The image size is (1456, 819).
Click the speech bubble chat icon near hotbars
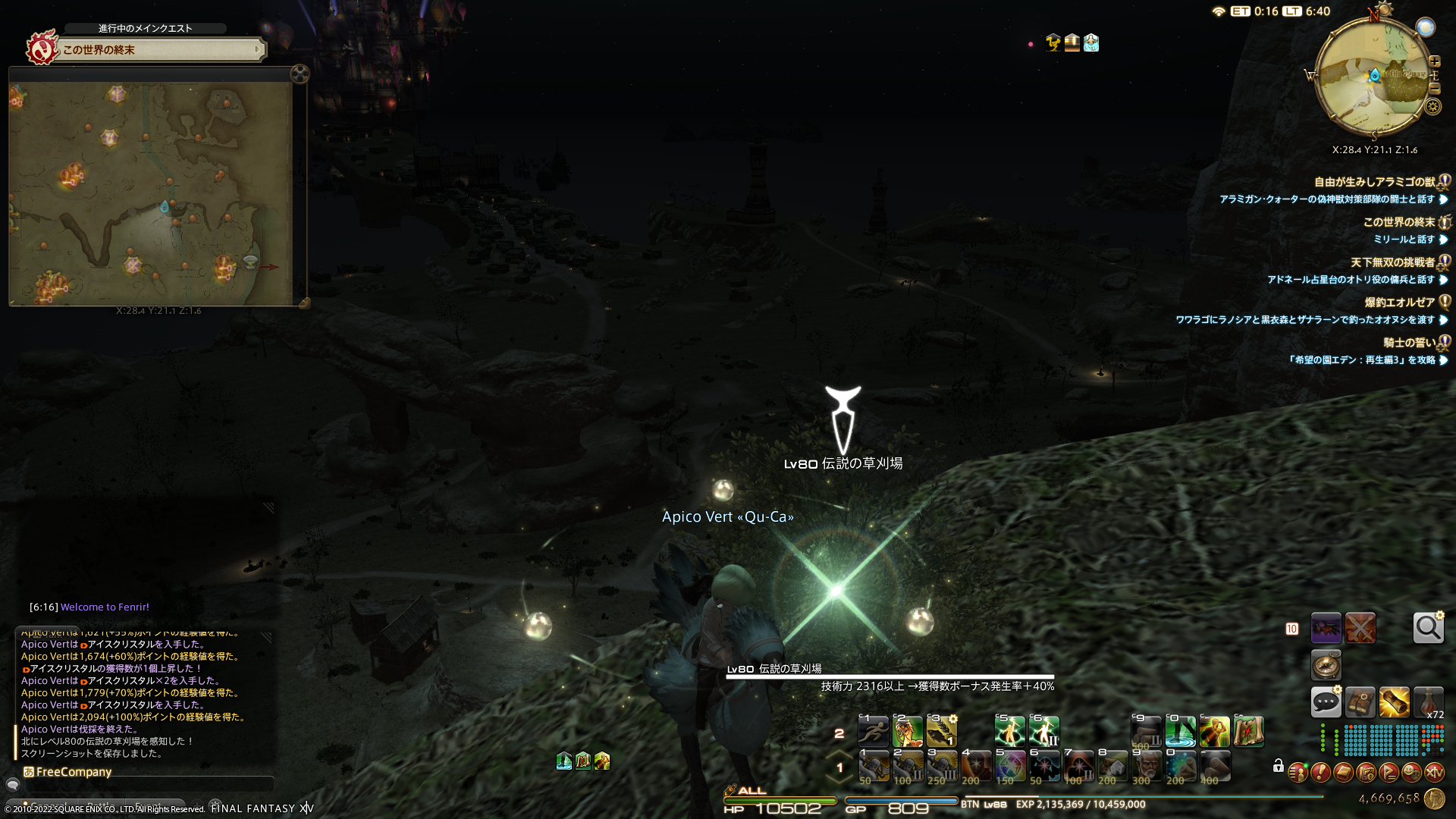point(1326,702)
